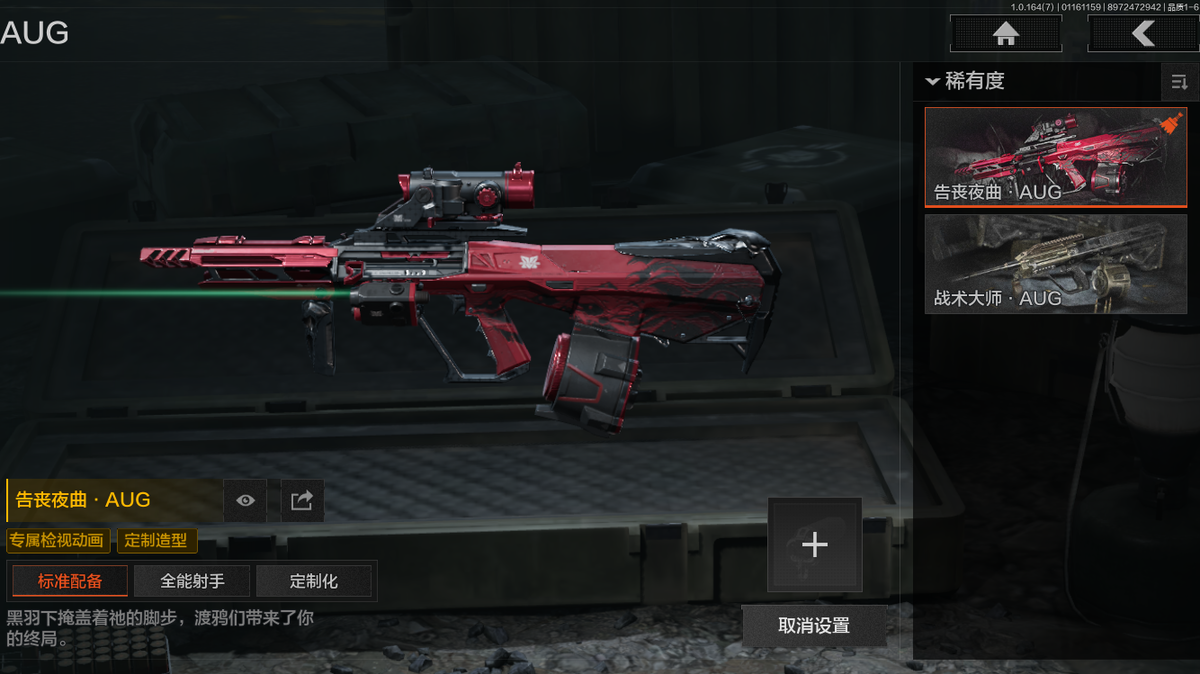Show the 专属检视动画 tag
The width and height of the screenshot is (1200, 674).
click(x=57, y=541)
